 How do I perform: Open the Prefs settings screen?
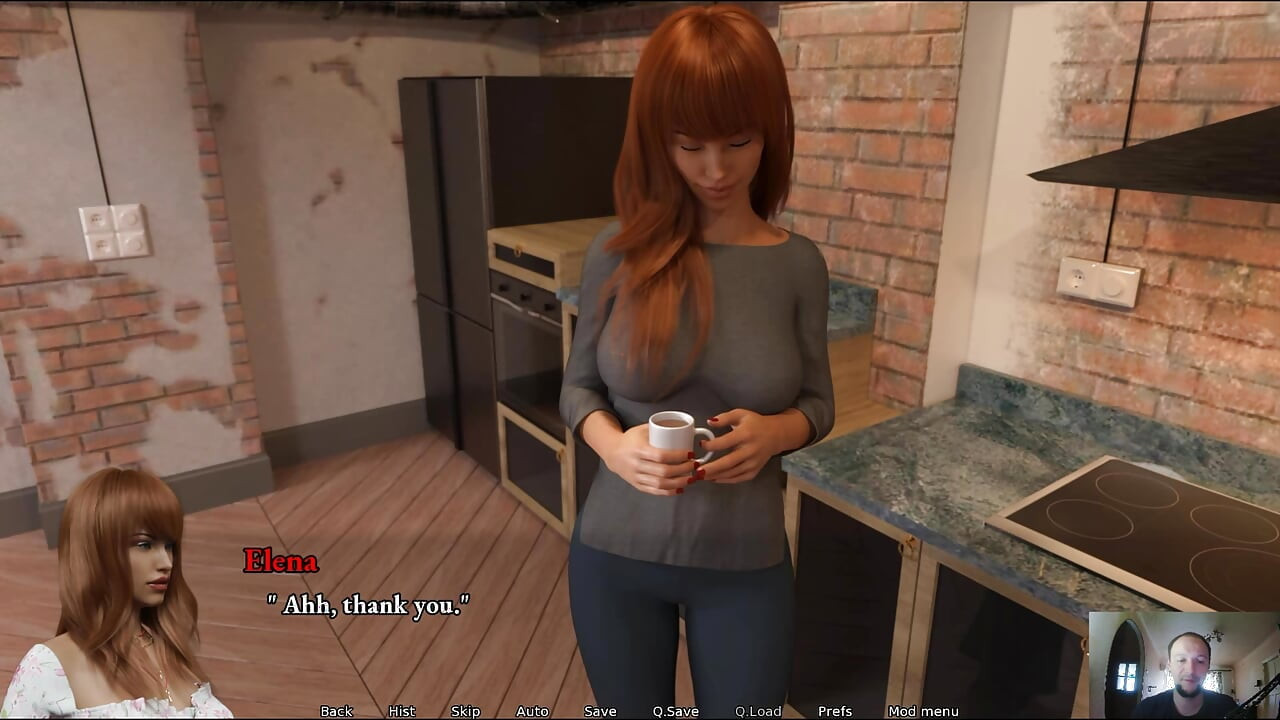tap(833, 711)
